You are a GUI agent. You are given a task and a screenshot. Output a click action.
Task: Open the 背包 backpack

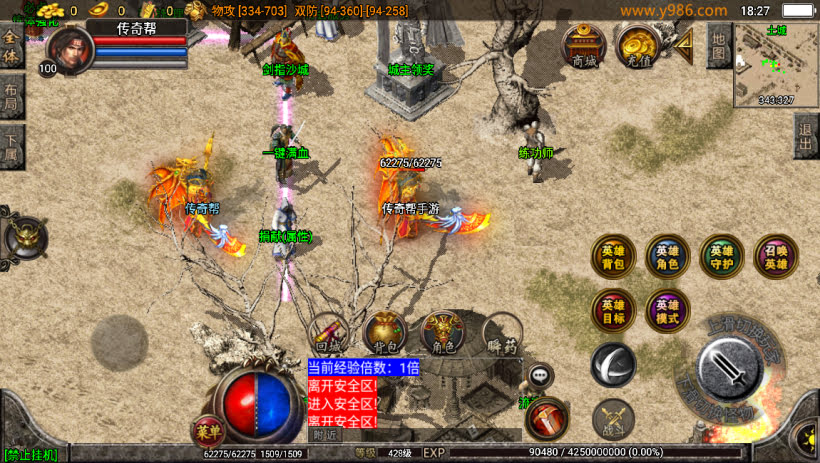tap(385, 333)
